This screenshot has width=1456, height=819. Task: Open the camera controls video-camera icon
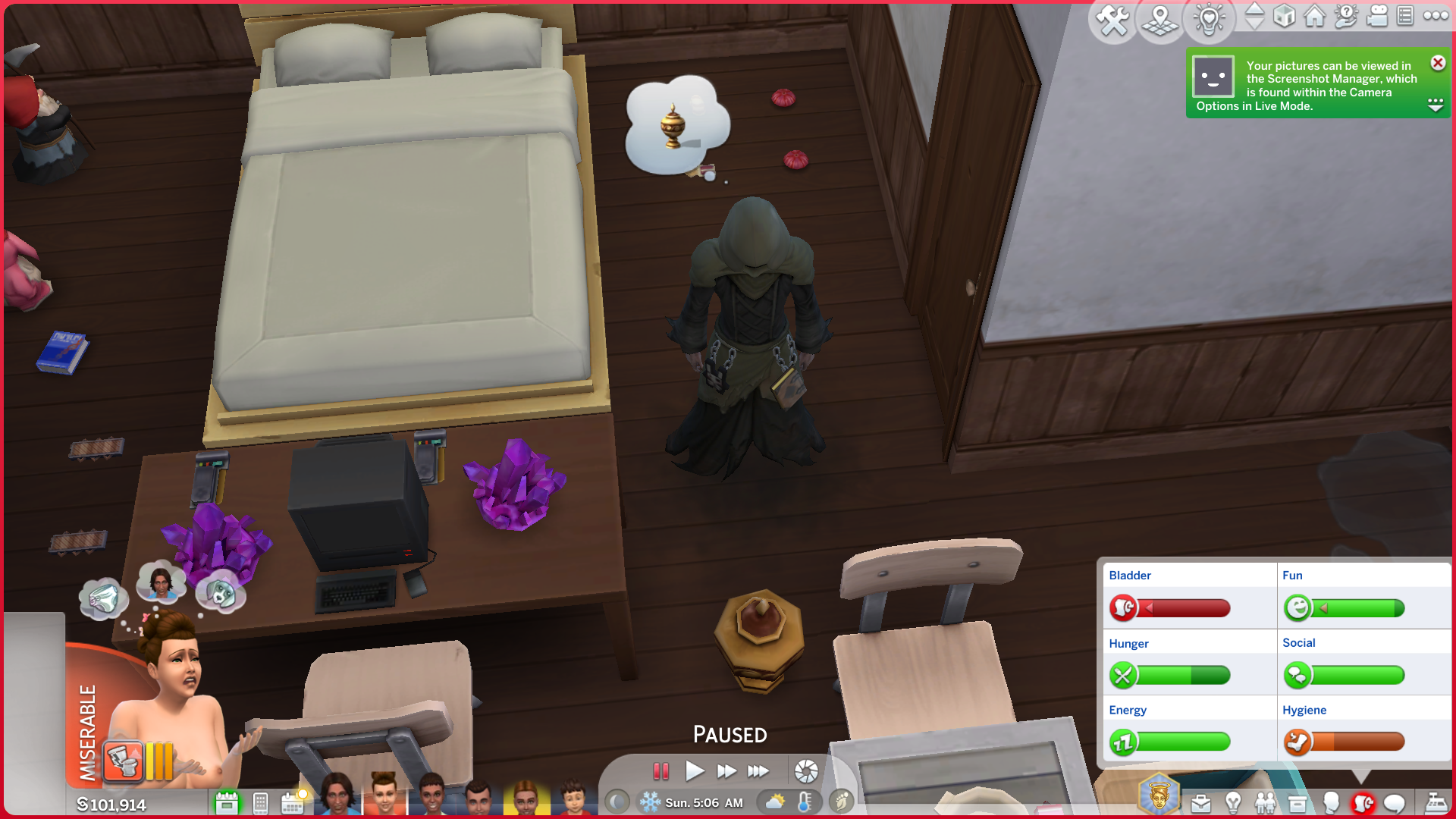point(1376,16)
